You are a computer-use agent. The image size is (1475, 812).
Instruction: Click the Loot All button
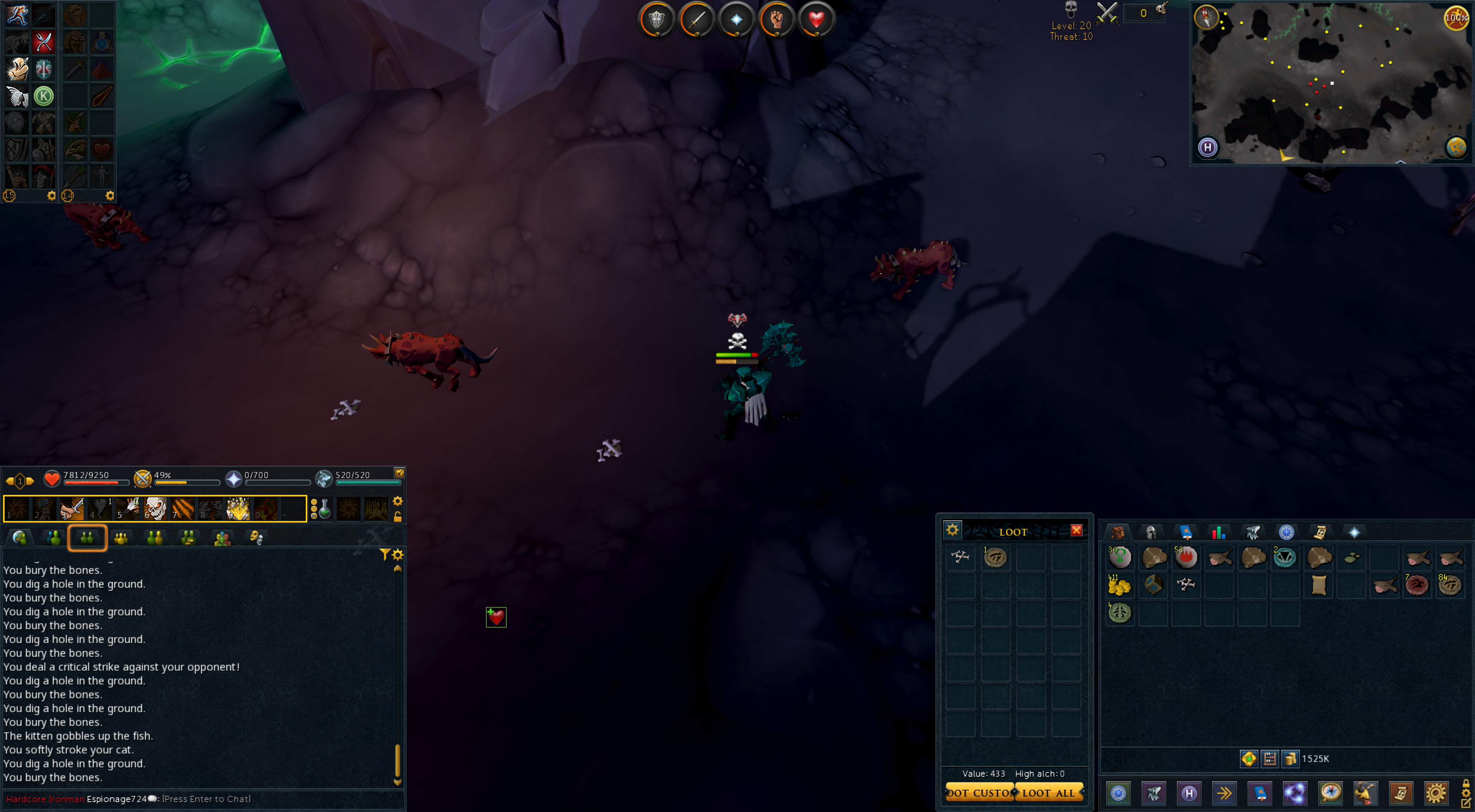1049,792
